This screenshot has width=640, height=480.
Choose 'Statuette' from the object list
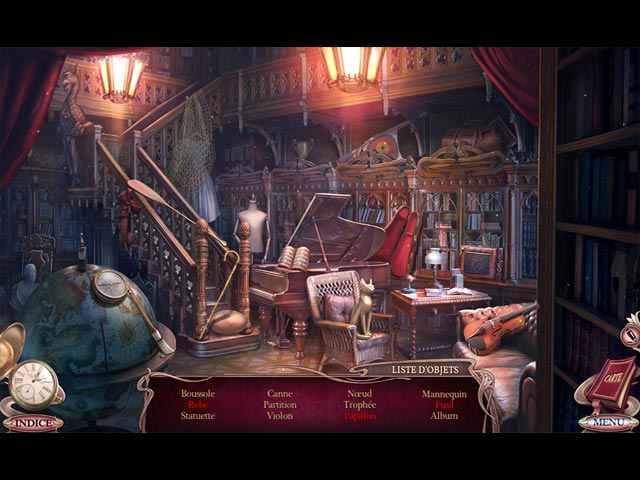tap(198, 416)
